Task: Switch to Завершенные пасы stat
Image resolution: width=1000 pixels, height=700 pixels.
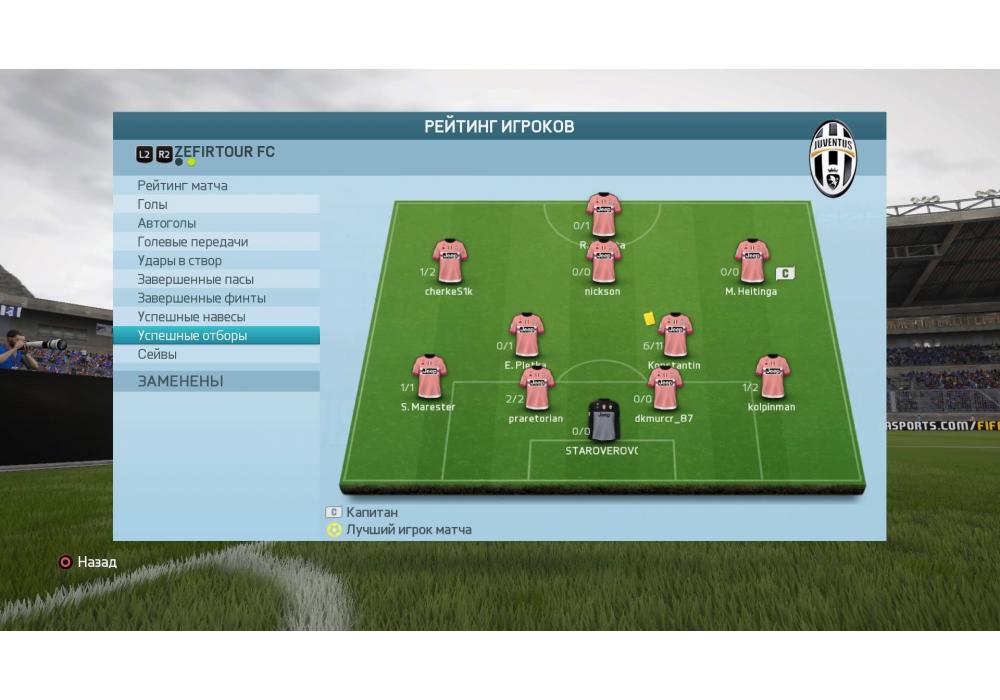Action: (x=196, y=280)
